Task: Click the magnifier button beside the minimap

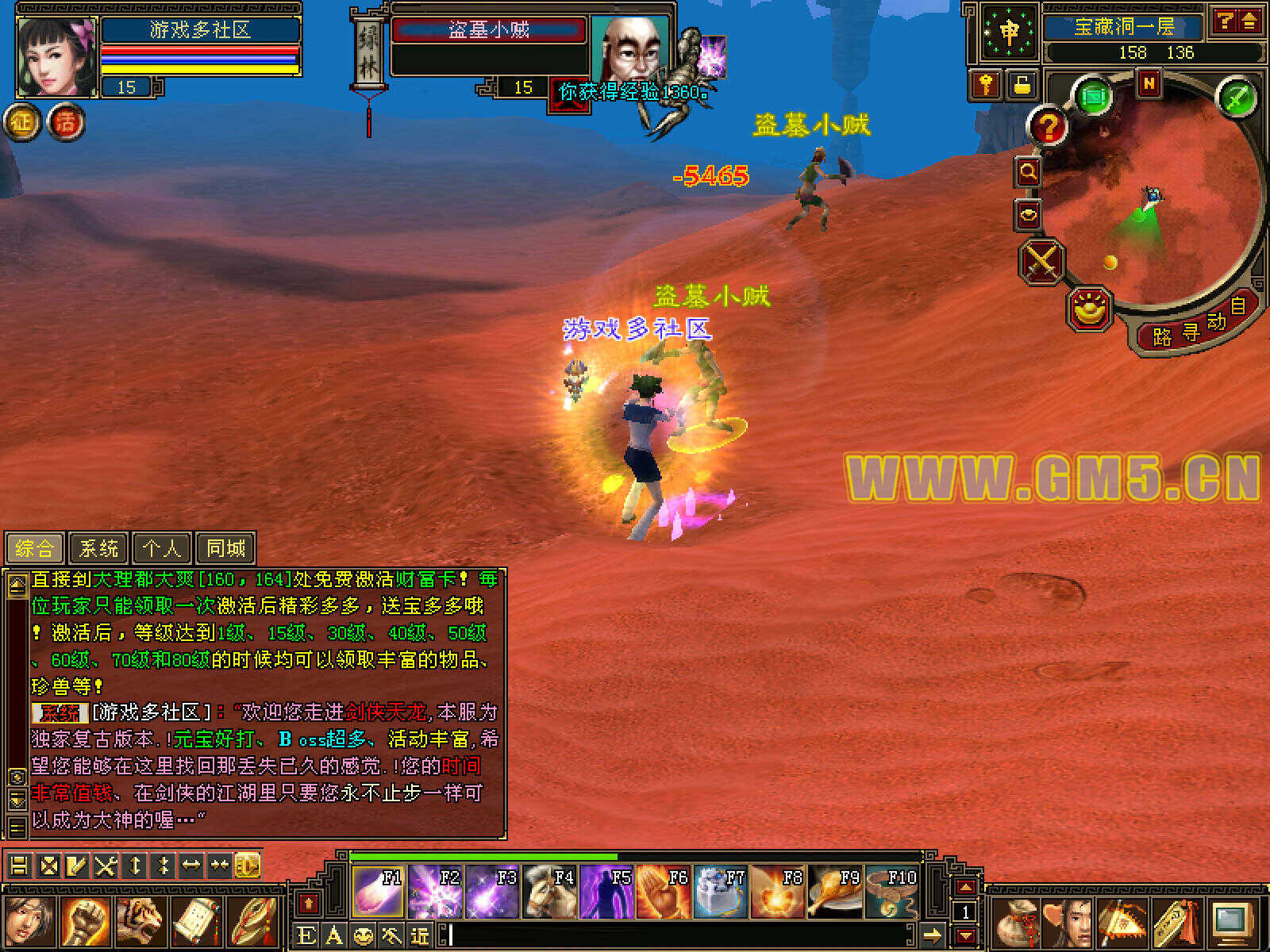Action: (1029, 171)
